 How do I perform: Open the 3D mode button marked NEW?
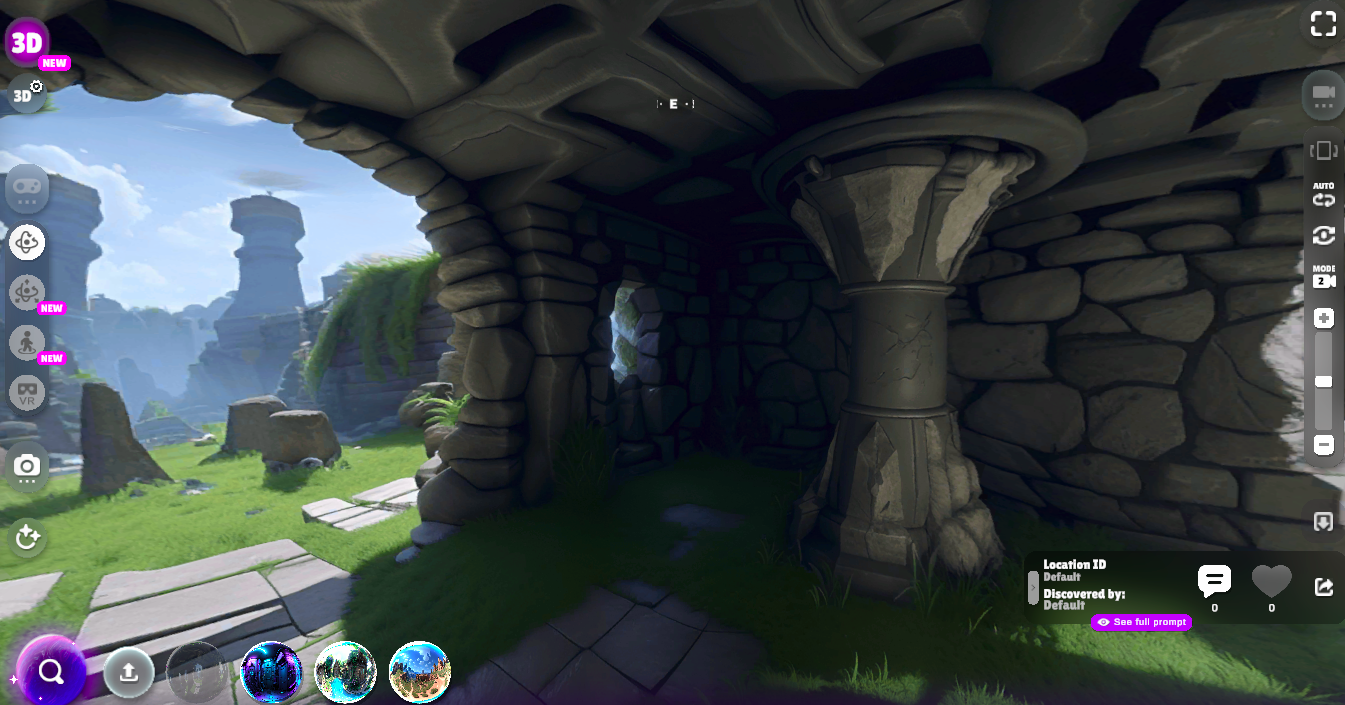coord(28,43)
